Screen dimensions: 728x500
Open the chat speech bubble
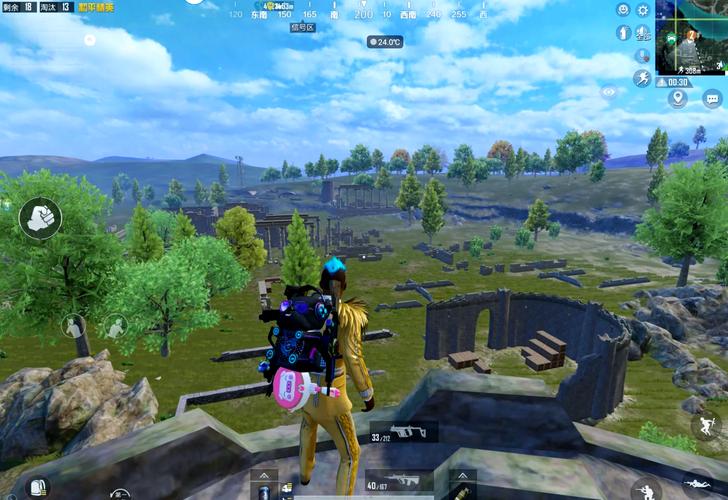click(x=712, y=98)
